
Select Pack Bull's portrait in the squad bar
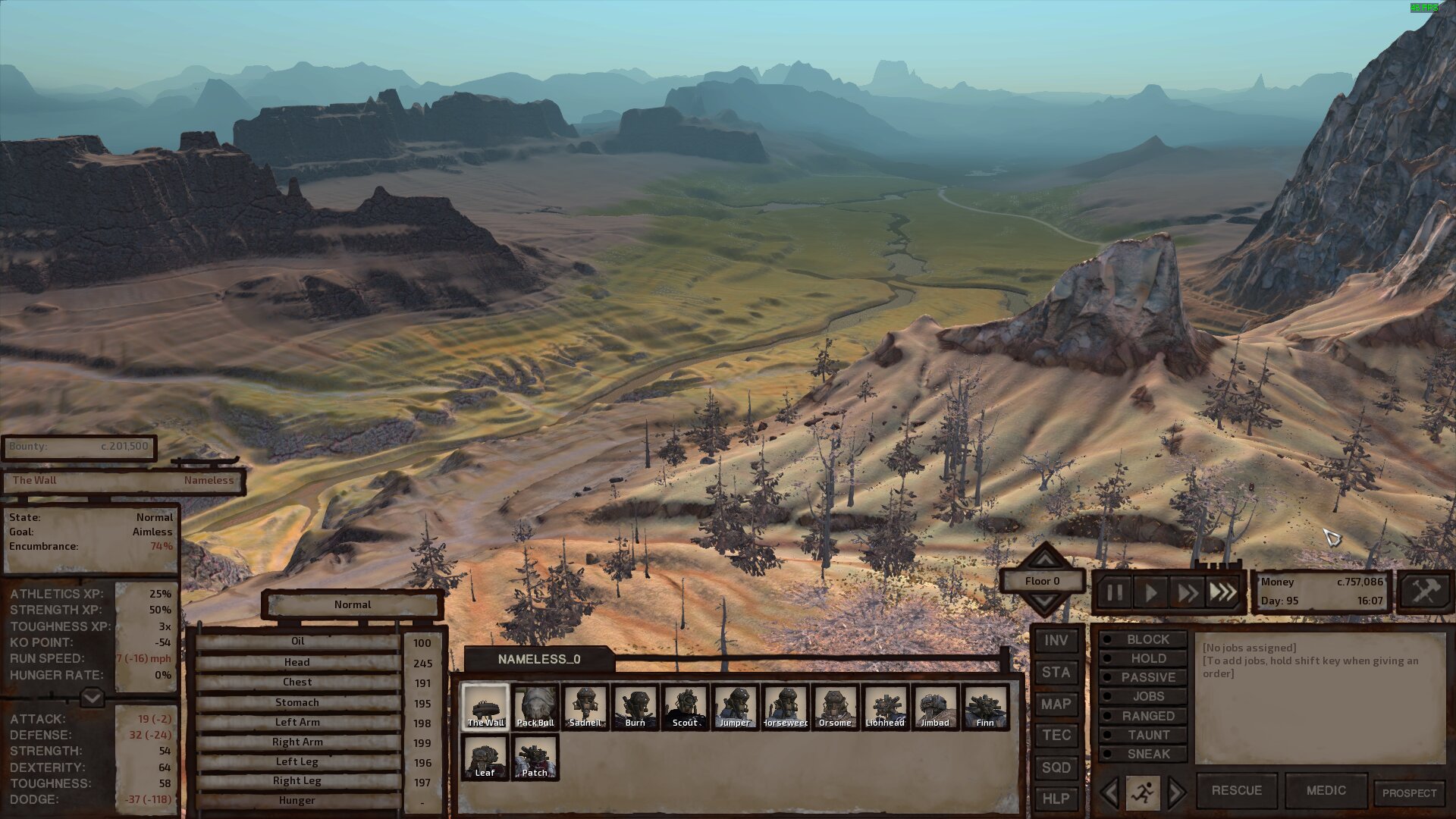[535, 707]
